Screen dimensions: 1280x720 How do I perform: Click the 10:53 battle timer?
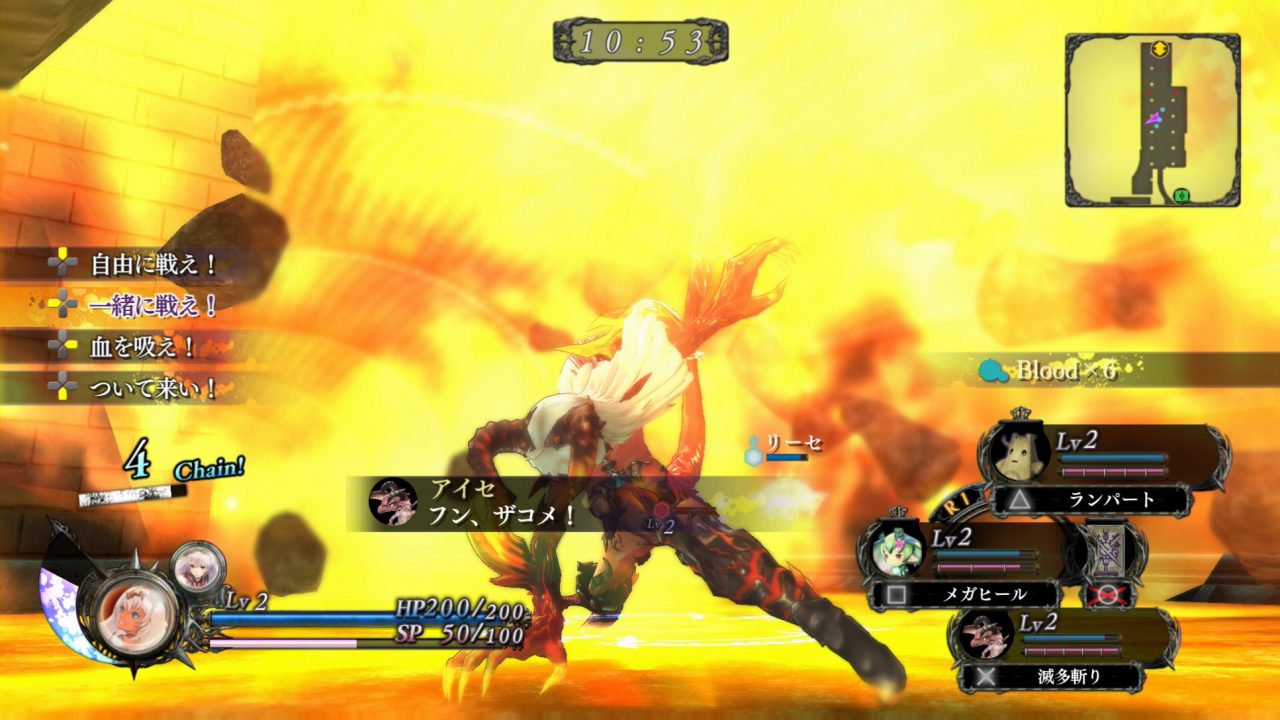coord(640,40)
